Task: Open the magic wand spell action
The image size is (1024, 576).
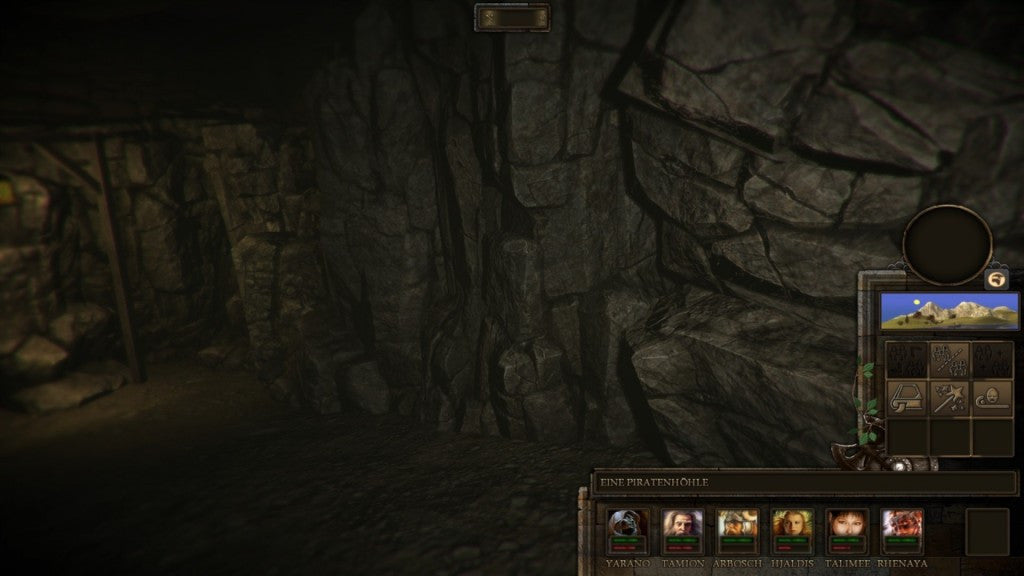Action: (x=949, y=399)
